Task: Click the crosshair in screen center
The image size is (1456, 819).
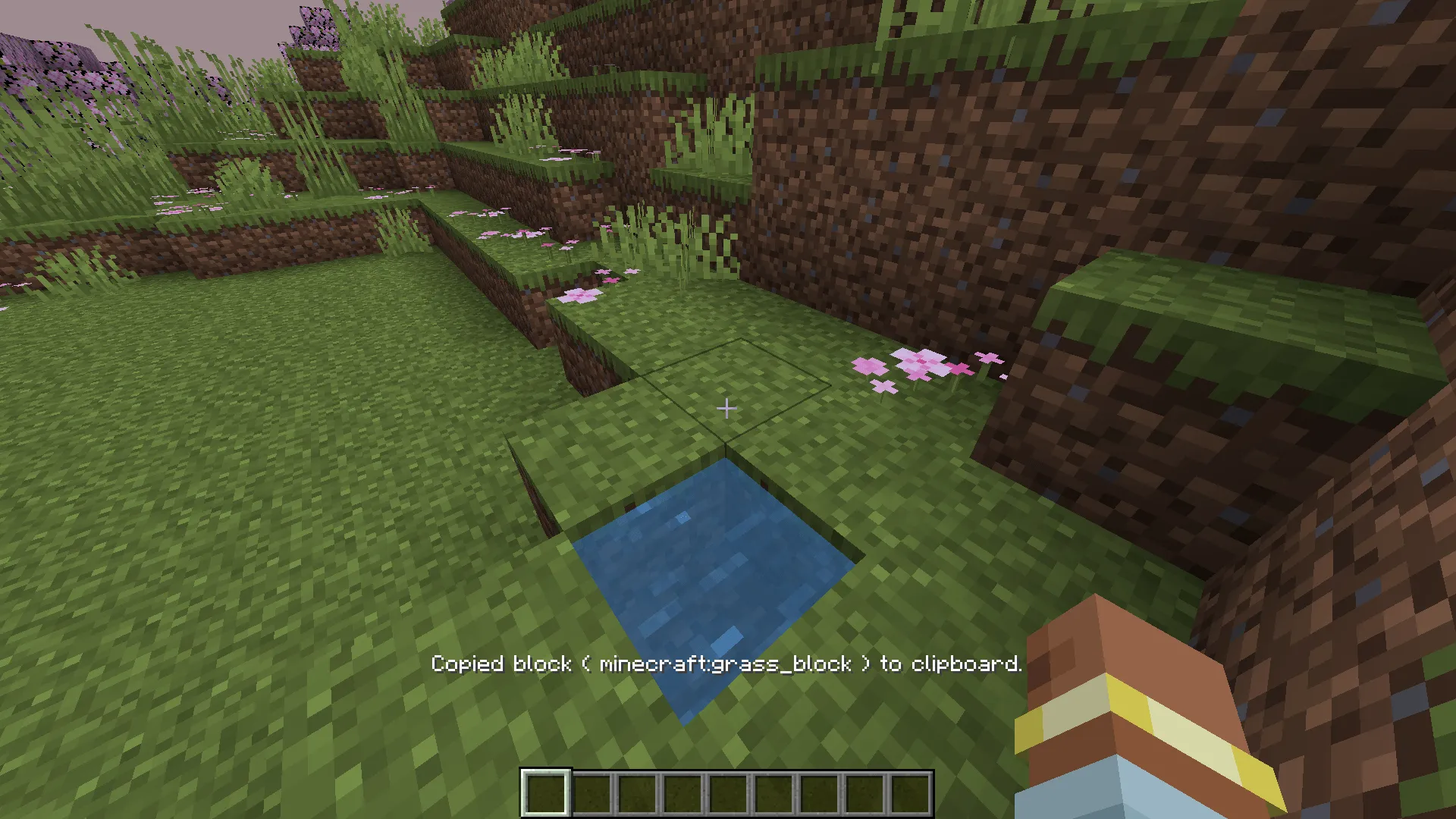Action: click(x=726, y=409)
